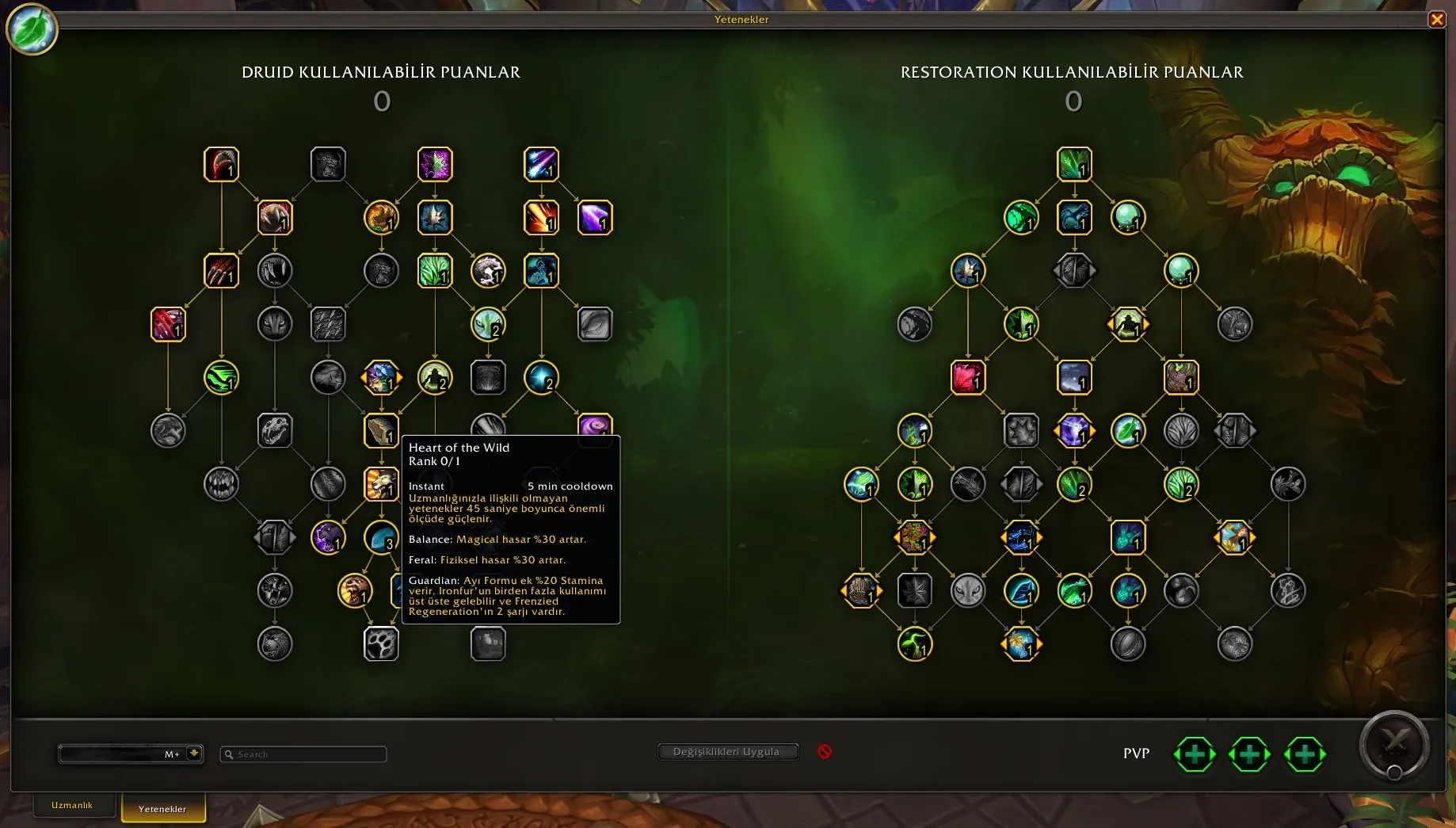Click the red reset talents icon

coord(825,751)
